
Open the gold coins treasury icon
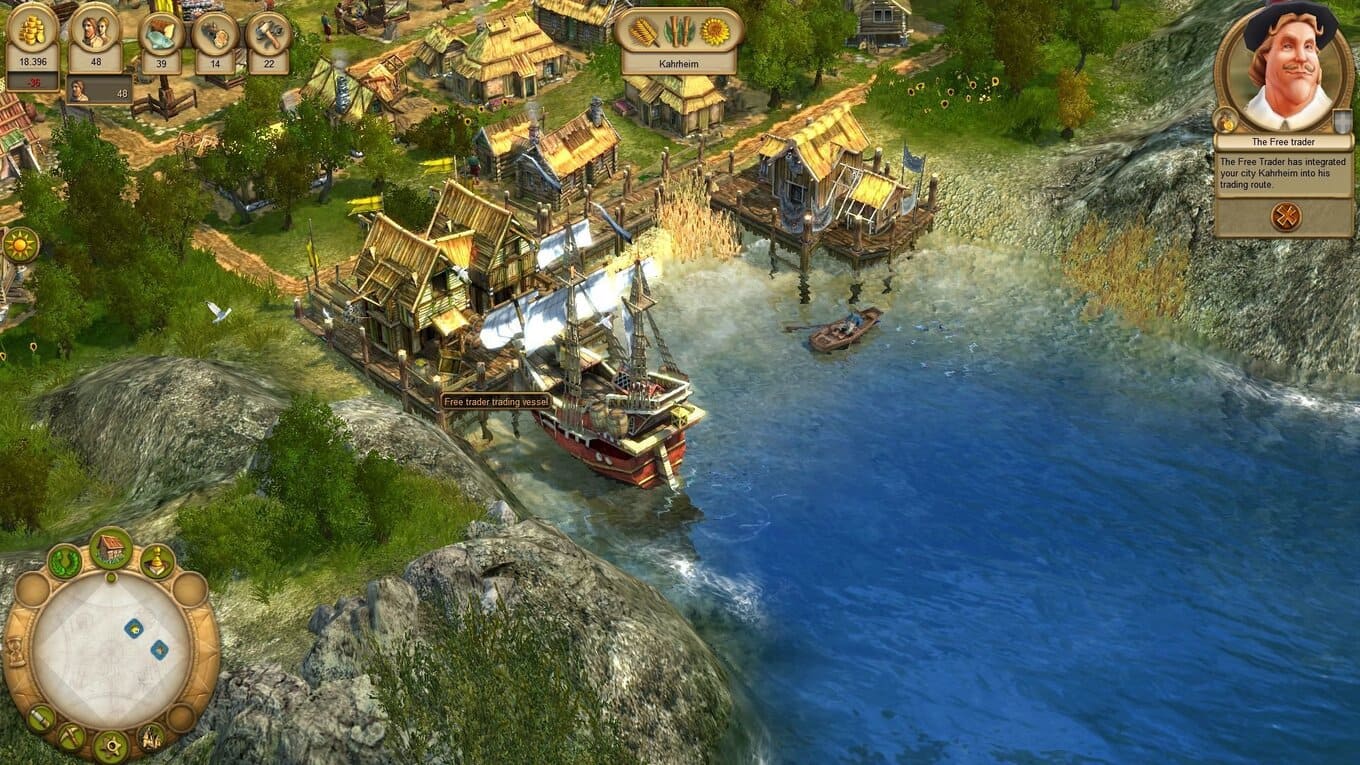point(33,33)
